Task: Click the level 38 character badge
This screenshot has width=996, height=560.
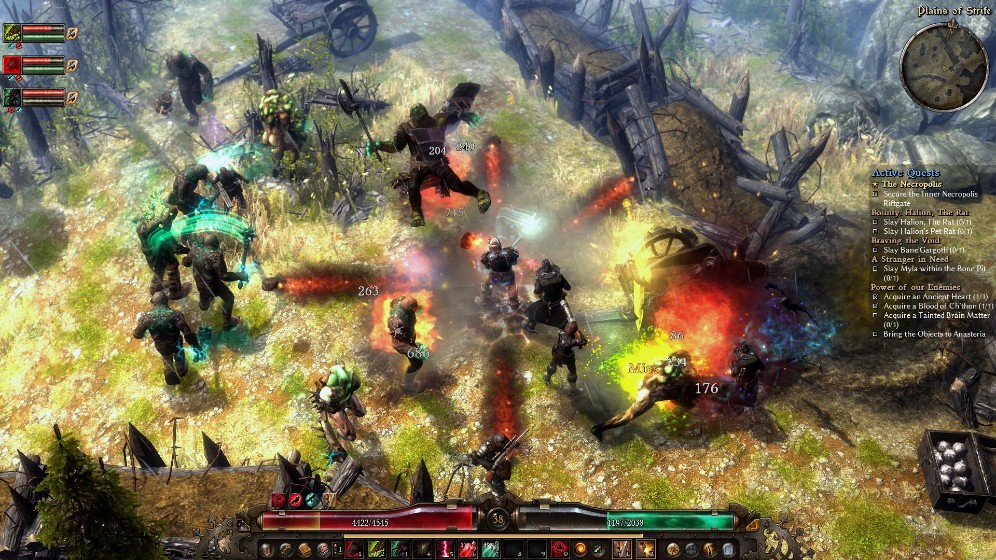Action: 497,518
